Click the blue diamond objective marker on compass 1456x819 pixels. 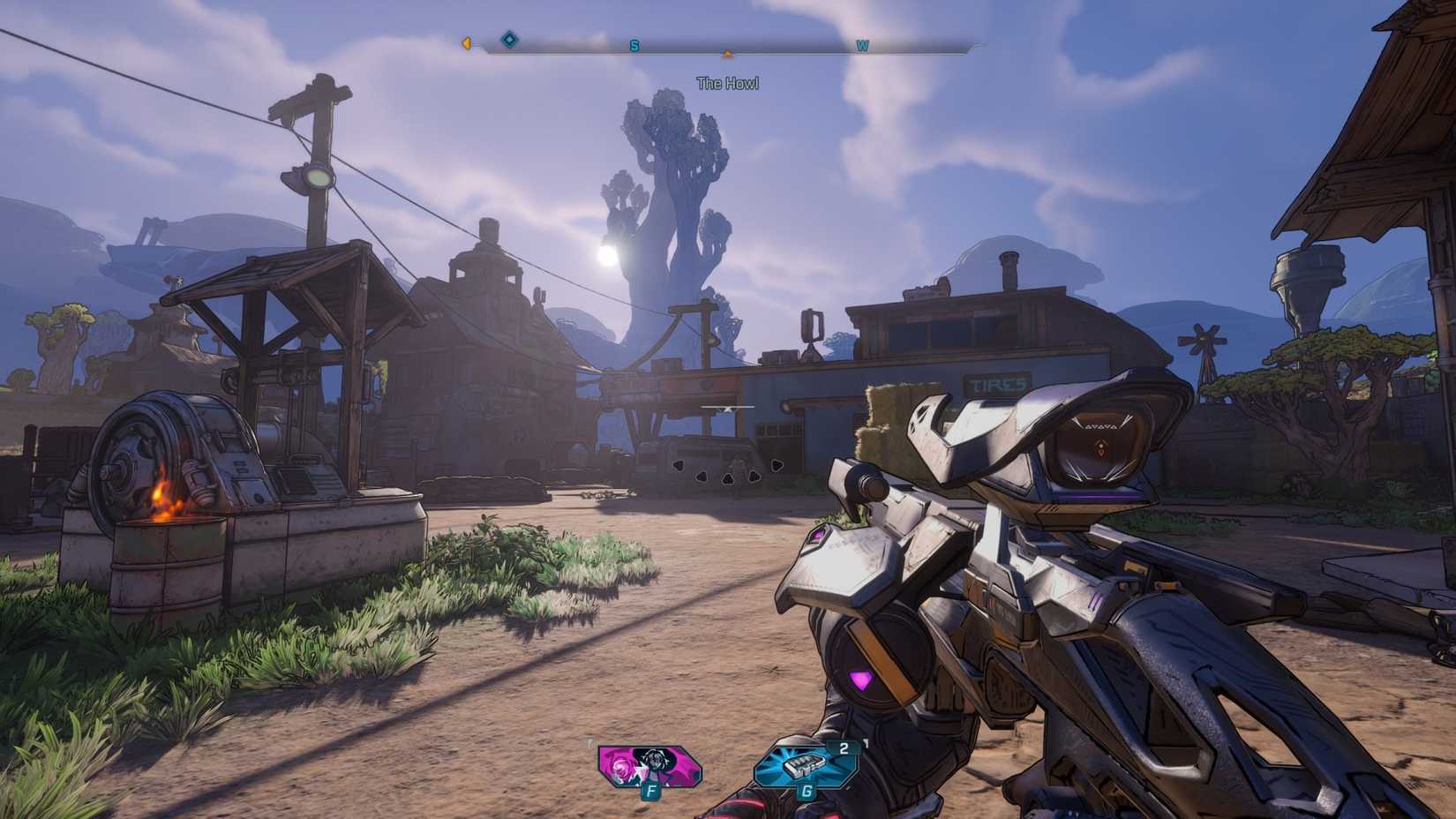[x=508, y=40]
